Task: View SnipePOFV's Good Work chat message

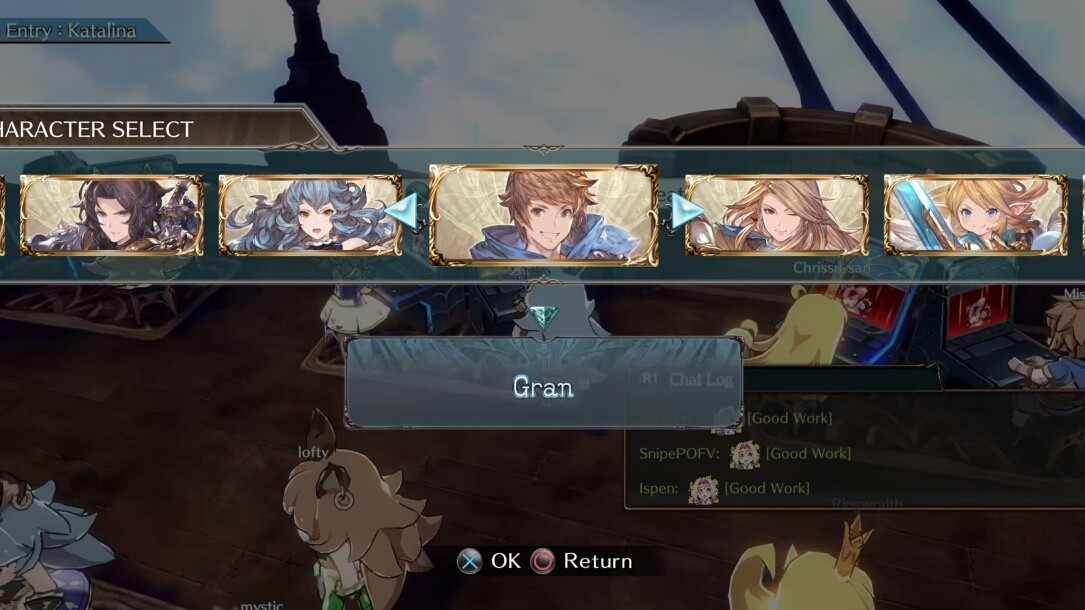Action: (x=745, y=454)
